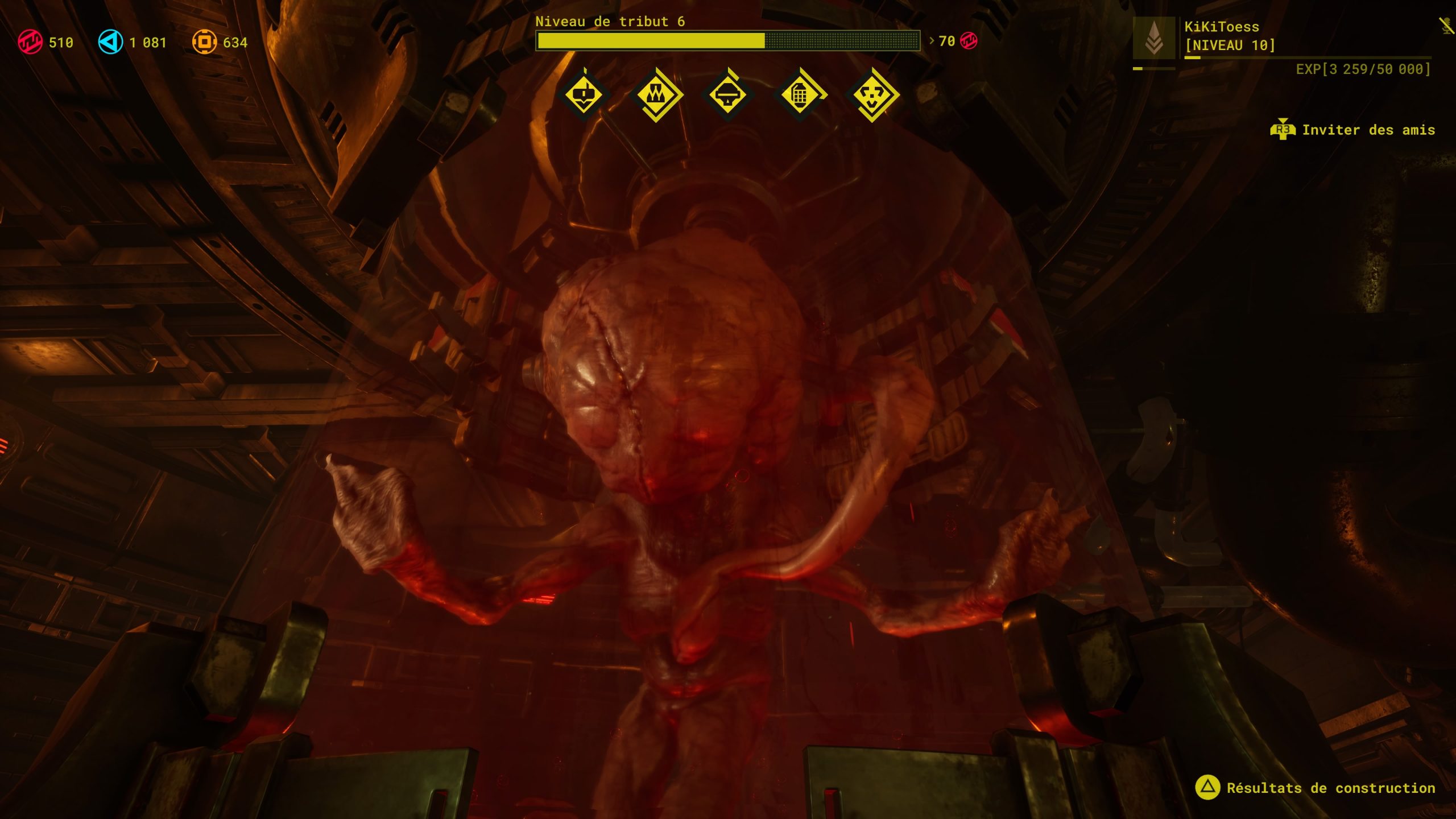
Task: Select the first weapon diamond icon
Action: pos(584,94)
